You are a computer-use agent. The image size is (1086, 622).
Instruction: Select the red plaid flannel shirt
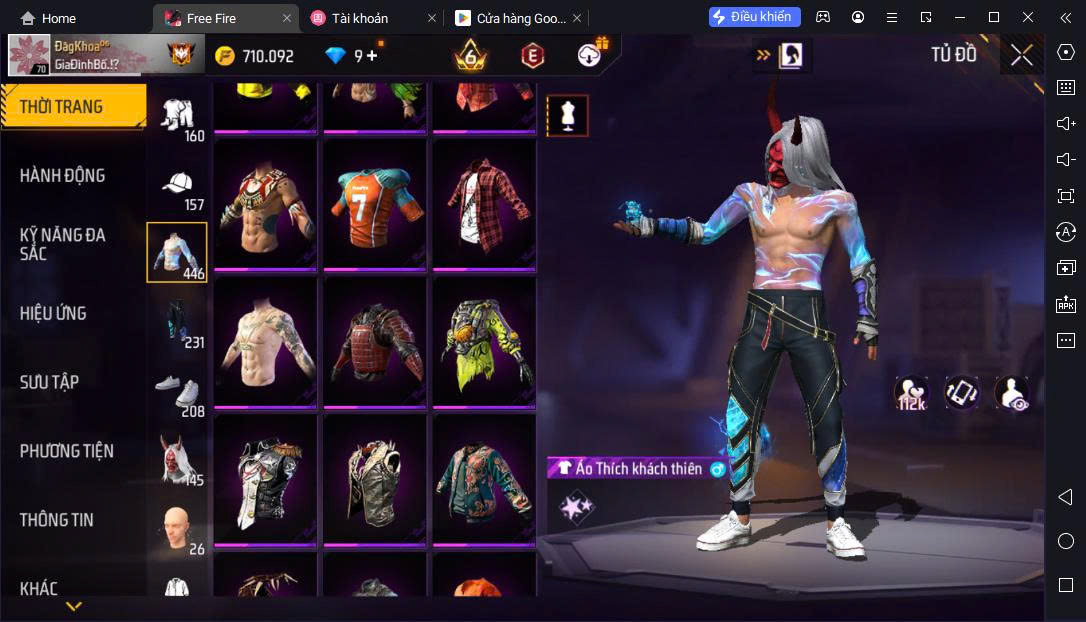click(x=485, y=205)
